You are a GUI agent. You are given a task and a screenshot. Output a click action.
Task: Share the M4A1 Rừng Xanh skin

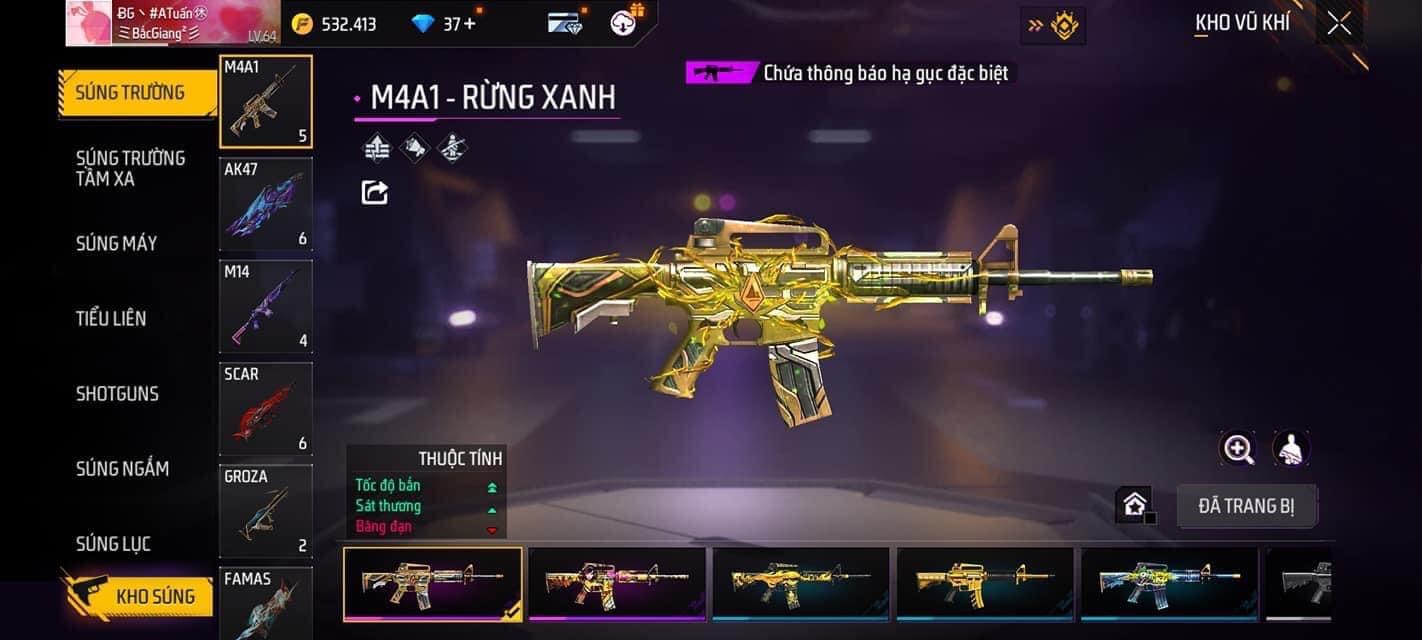(x=375, y=192)
